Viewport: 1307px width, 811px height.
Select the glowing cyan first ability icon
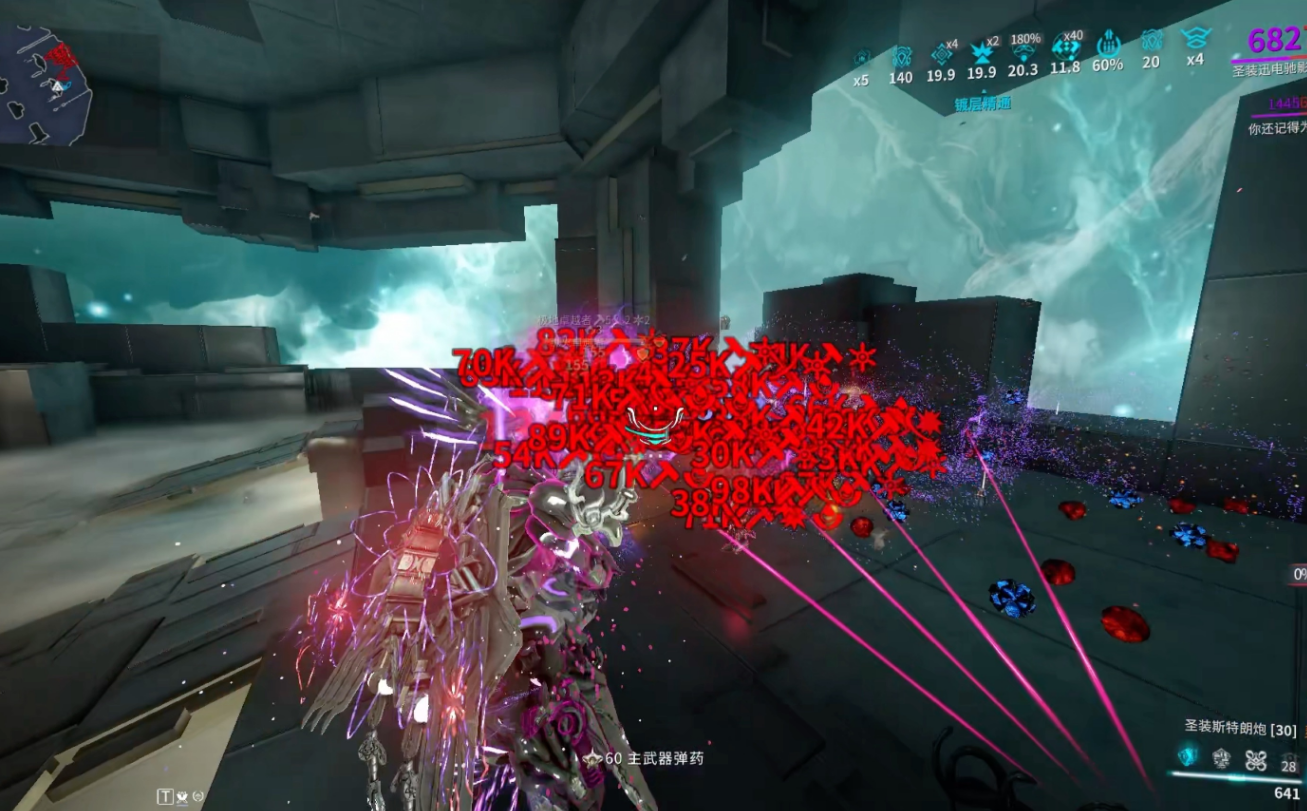(1188, 757)
